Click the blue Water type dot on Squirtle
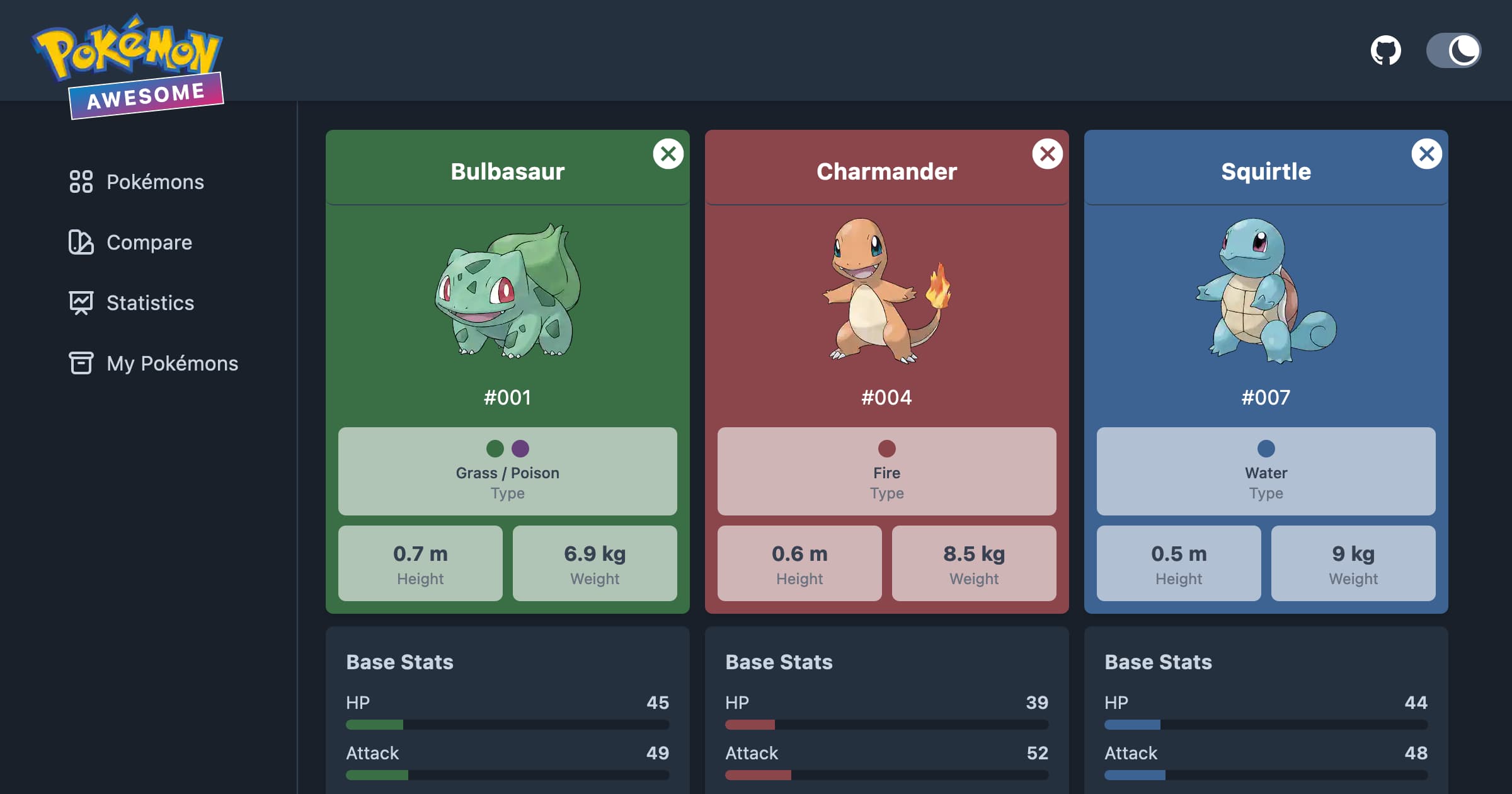 (1266, 449)
